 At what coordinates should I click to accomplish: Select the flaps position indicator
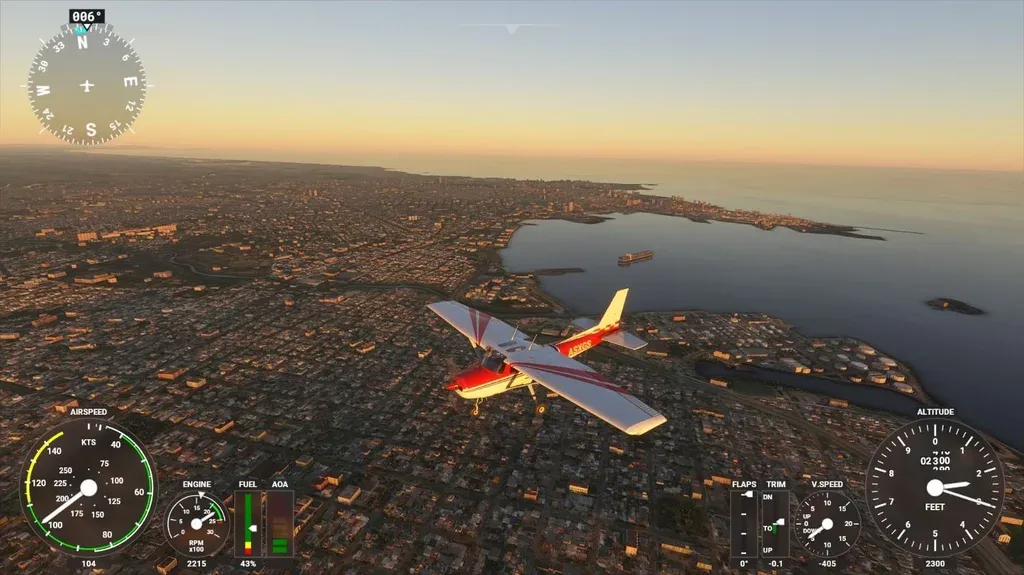click(x=743, y=523)
